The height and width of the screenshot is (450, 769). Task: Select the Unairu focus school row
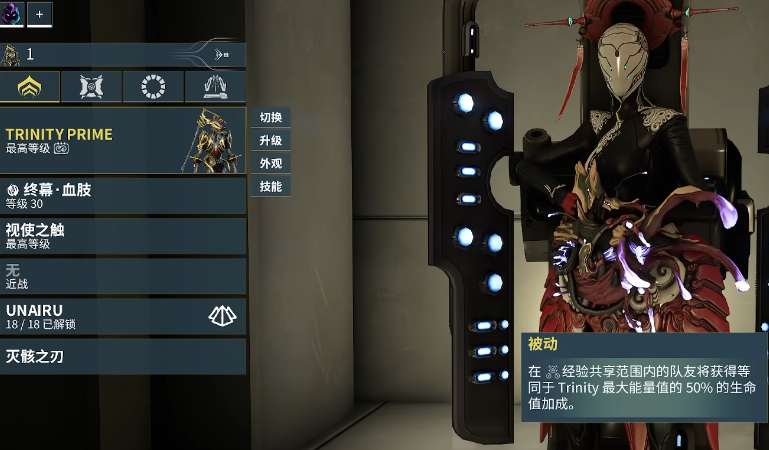coord(122,316)
